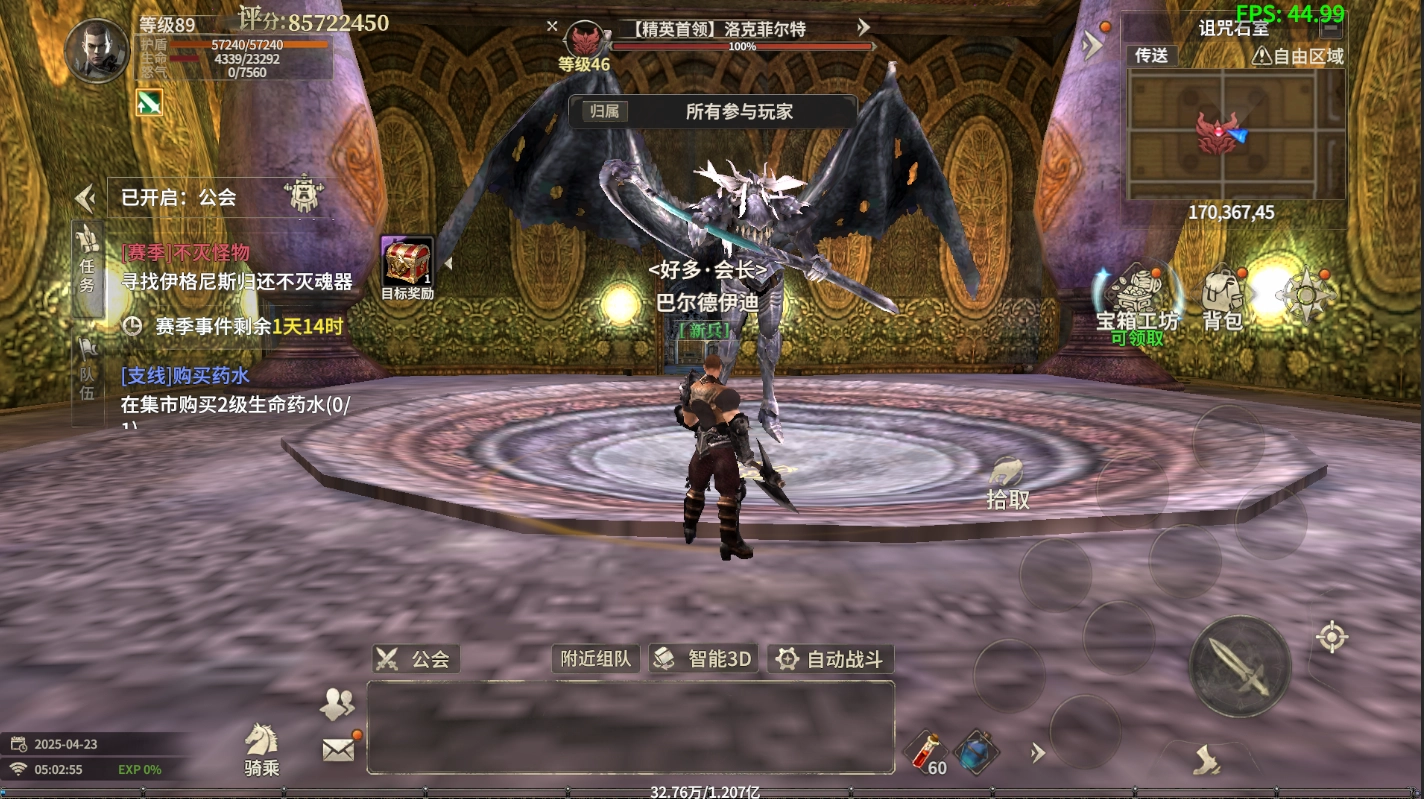Toggle the 智能3D camera mode
The image size is (1424, 799).
point(704,659)
